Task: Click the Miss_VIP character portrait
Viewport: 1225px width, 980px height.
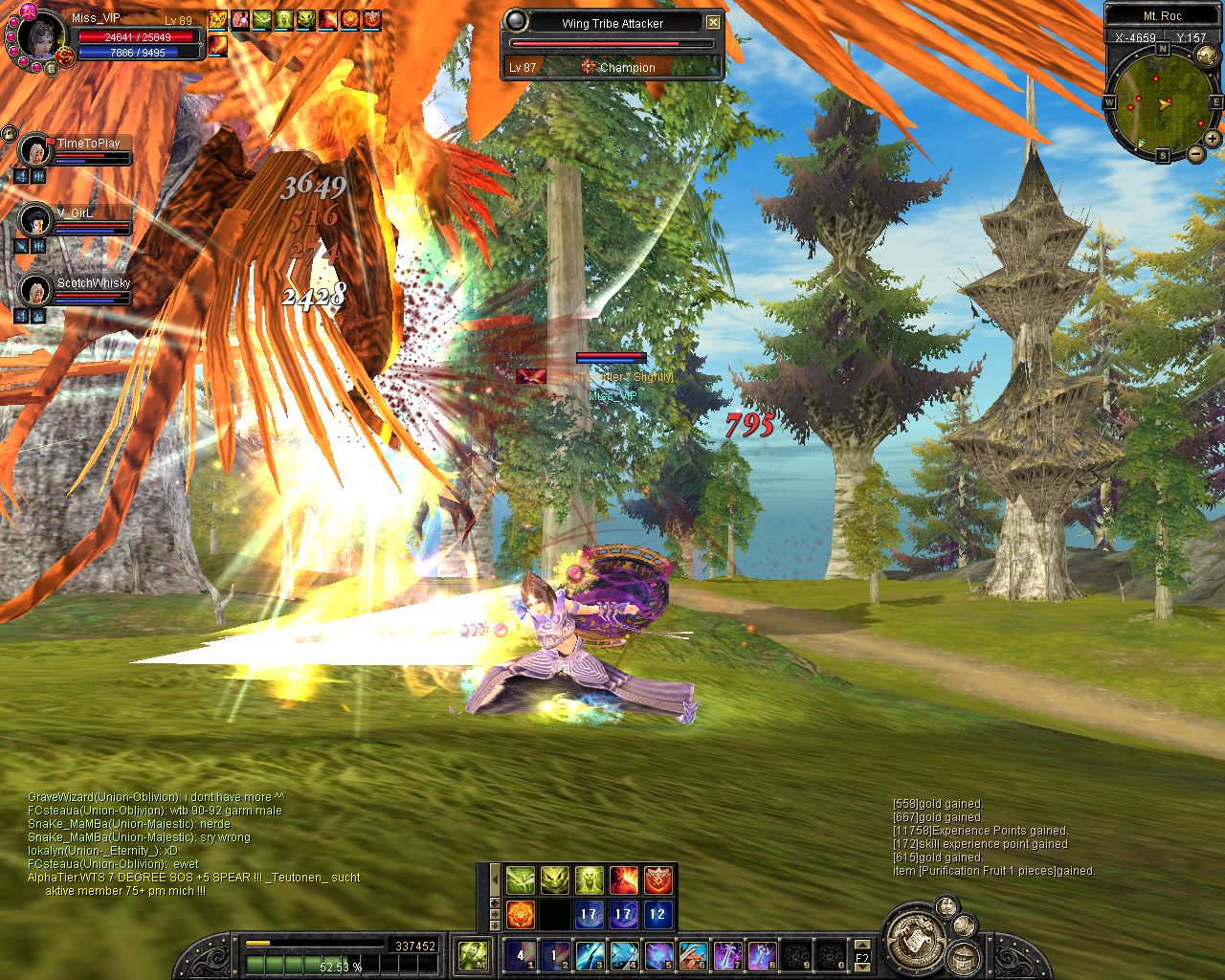Action: tap(37, 38)
